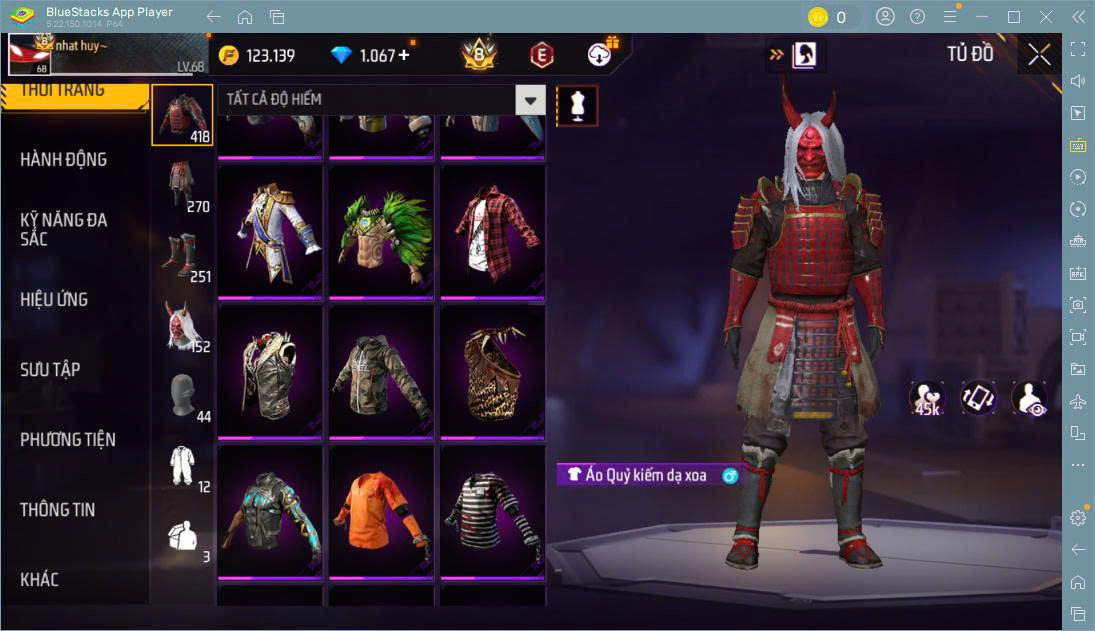Switch to KỸ NĂNG ĐA SẮC tab

tap(64, 229)
